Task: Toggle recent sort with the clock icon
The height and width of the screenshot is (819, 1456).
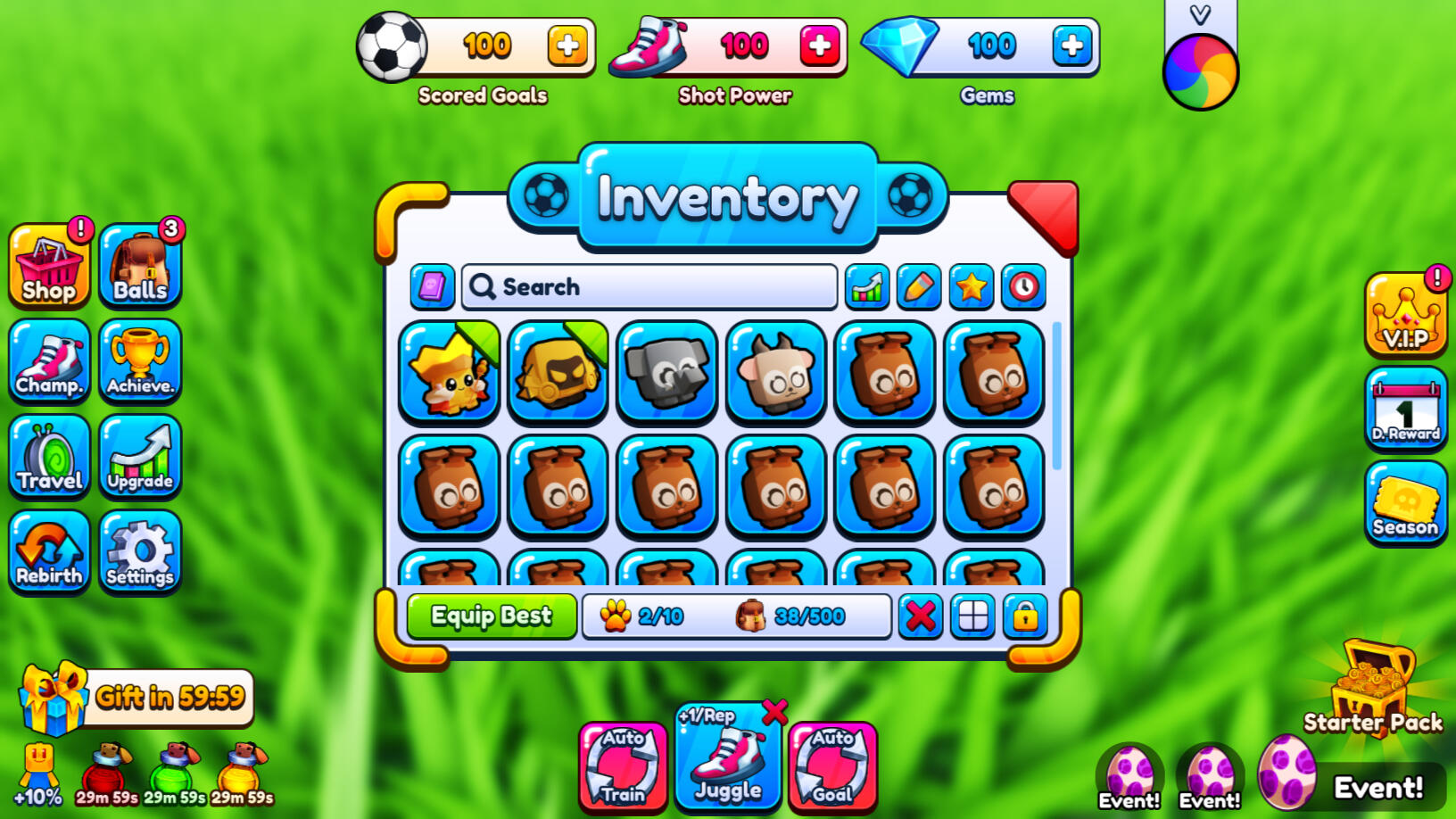Action: click(x=1023, y=287)
